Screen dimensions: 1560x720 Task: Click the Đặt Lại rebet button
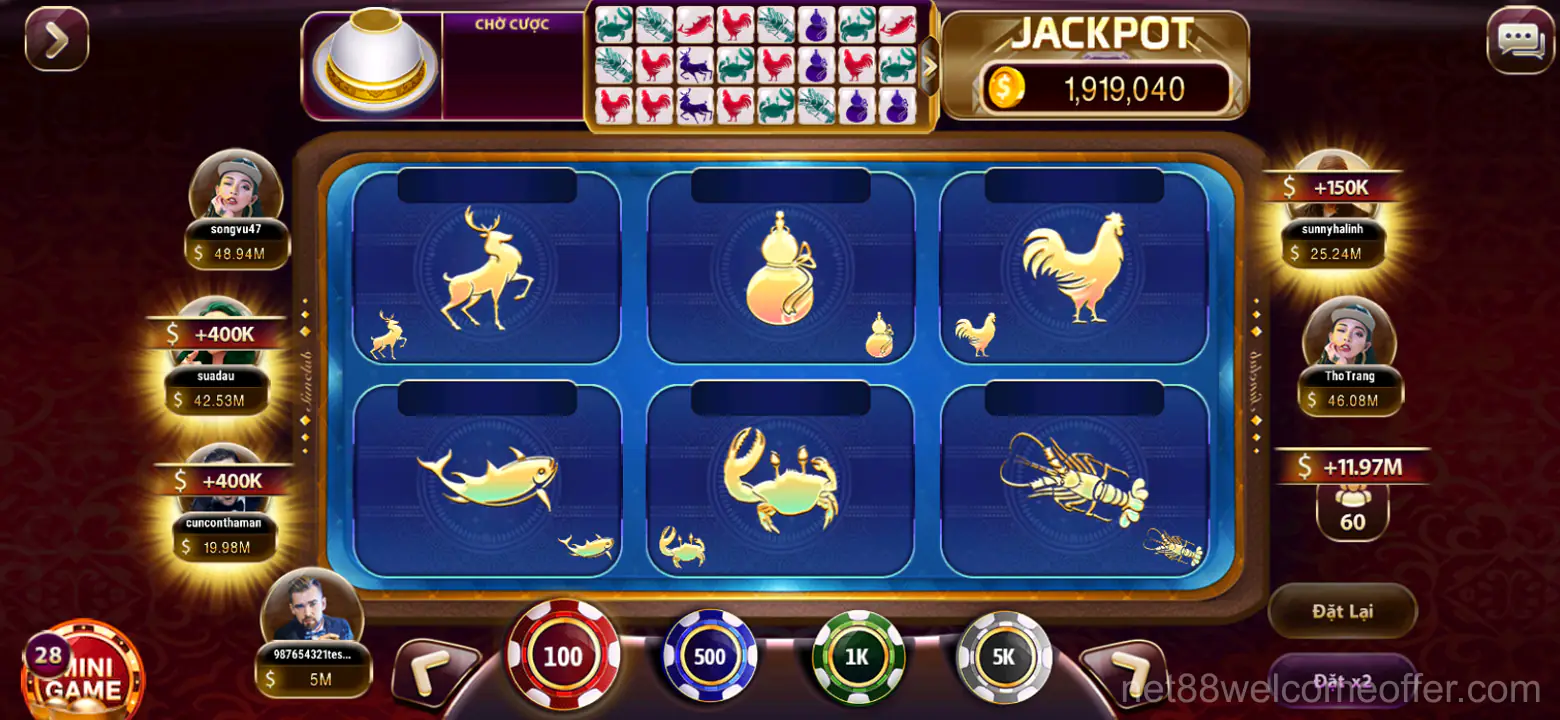click(1342, 610)
